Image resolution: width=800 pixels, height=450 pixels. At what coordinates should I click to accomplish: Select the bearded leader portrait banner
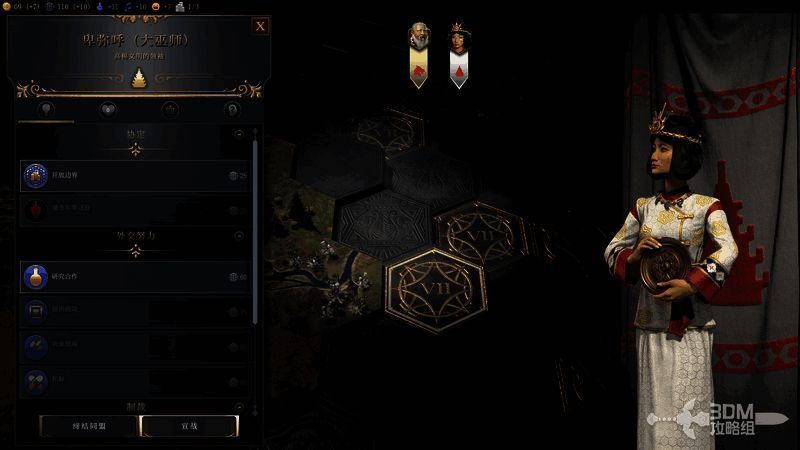[420, 54]
